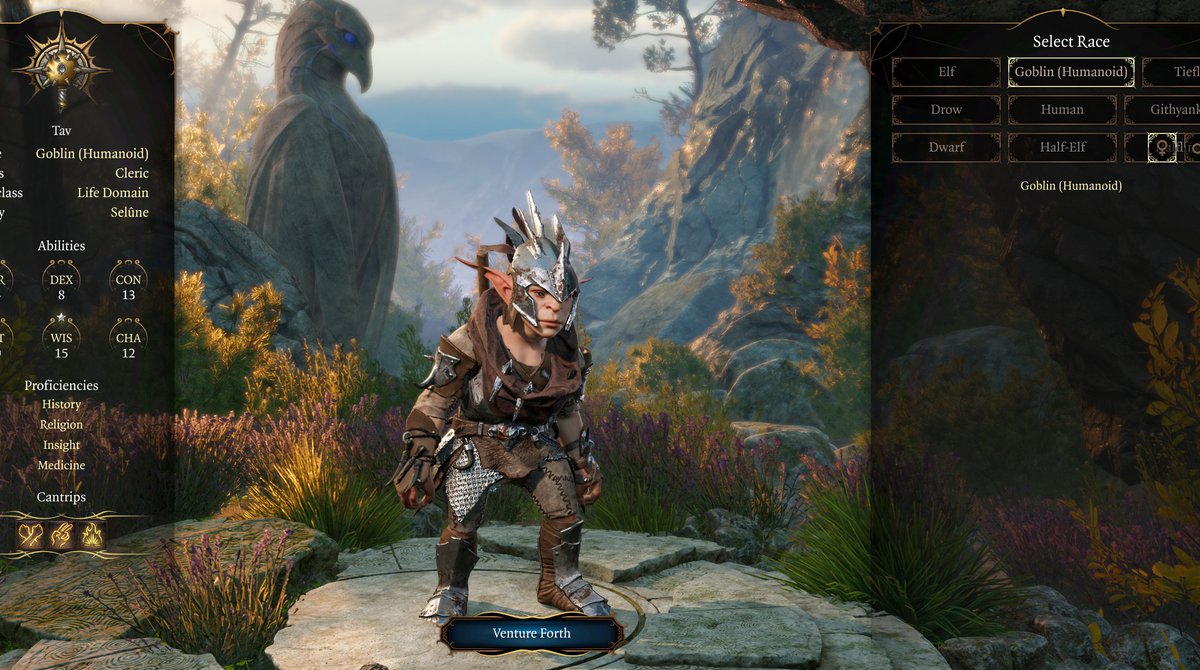Select the flame cantrip icon
The height and width of the screenshot is (670, 1200).
(x=92, y=535)
